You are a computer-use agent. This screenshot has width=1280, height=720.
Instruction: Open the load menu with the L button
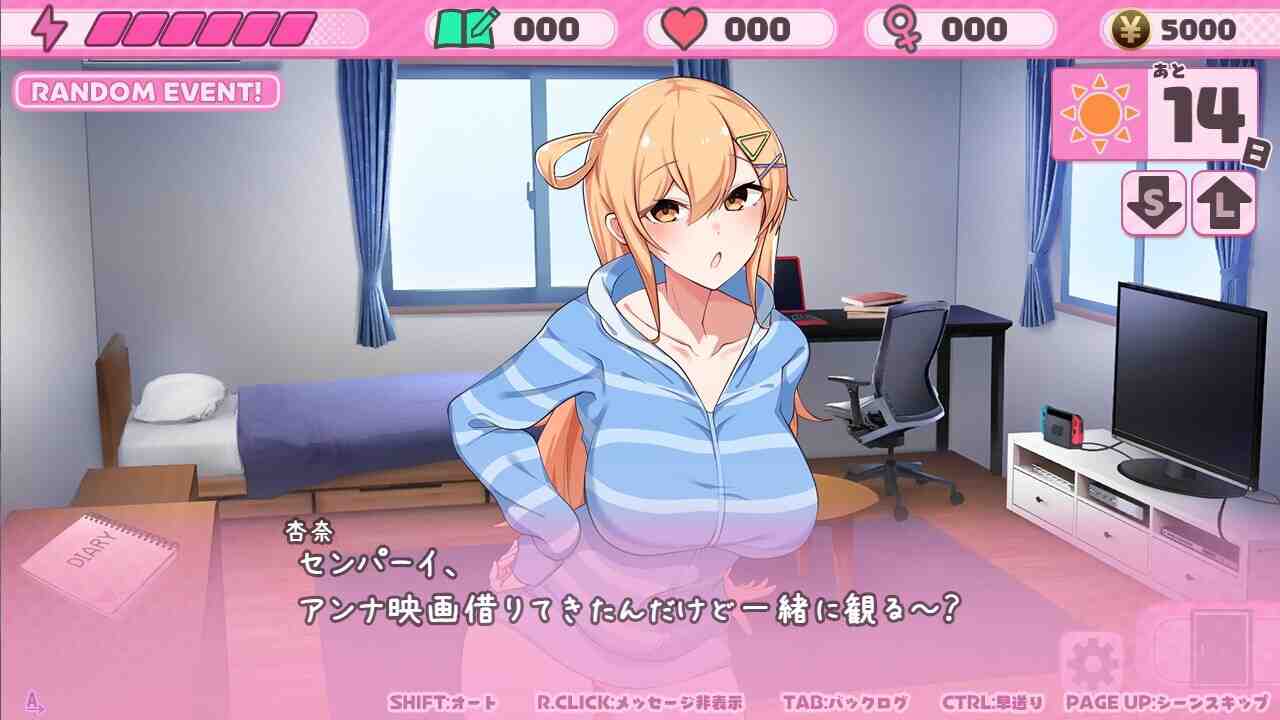pyautogui.click(x=1223, y=203)
